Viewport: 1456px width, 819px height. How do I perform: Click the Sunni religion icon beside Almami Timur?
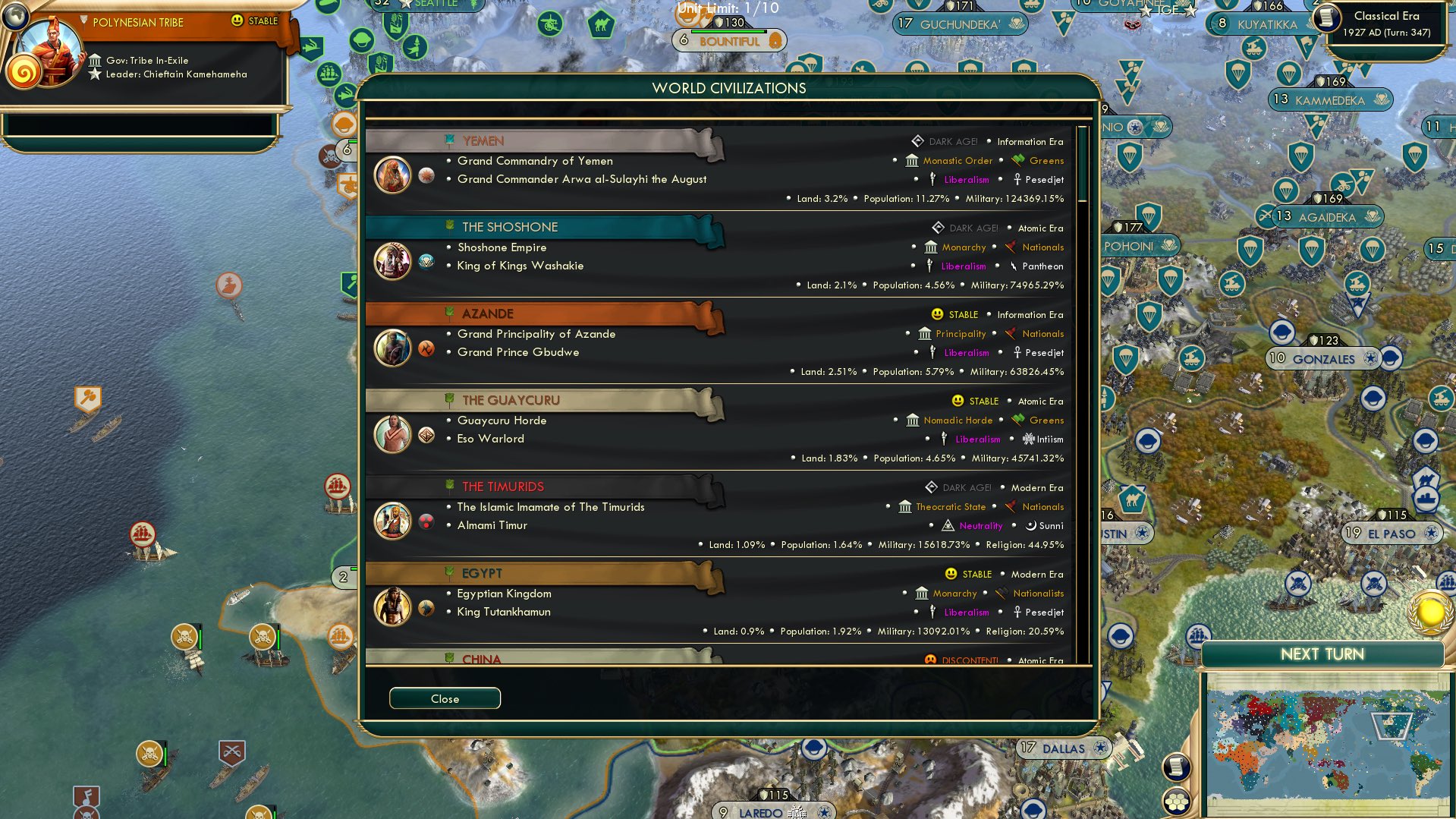(1032, 525)
